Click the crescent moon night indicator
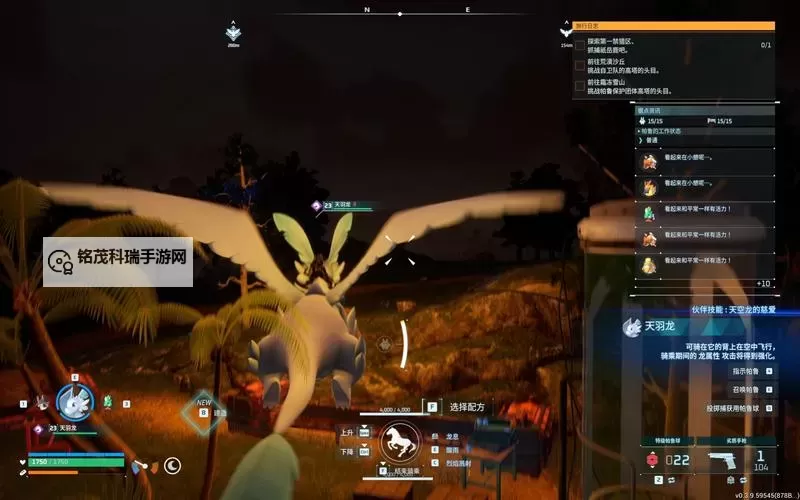Screen dimensions: 800x500 pos(172,465)
